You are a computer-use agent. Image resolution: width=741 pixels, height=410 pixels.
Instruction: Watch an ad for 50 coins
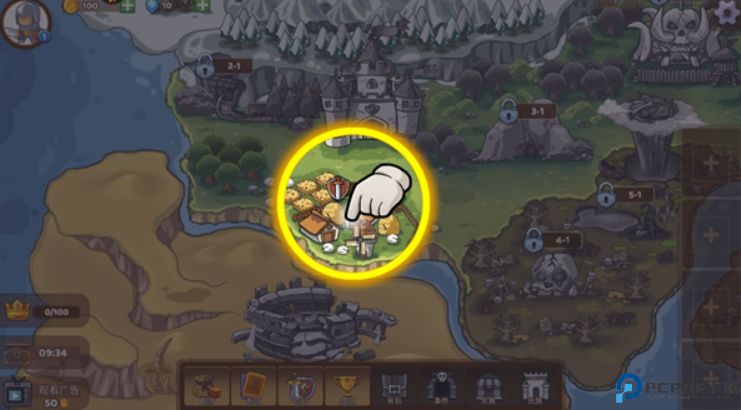click(x=45, y=393)
